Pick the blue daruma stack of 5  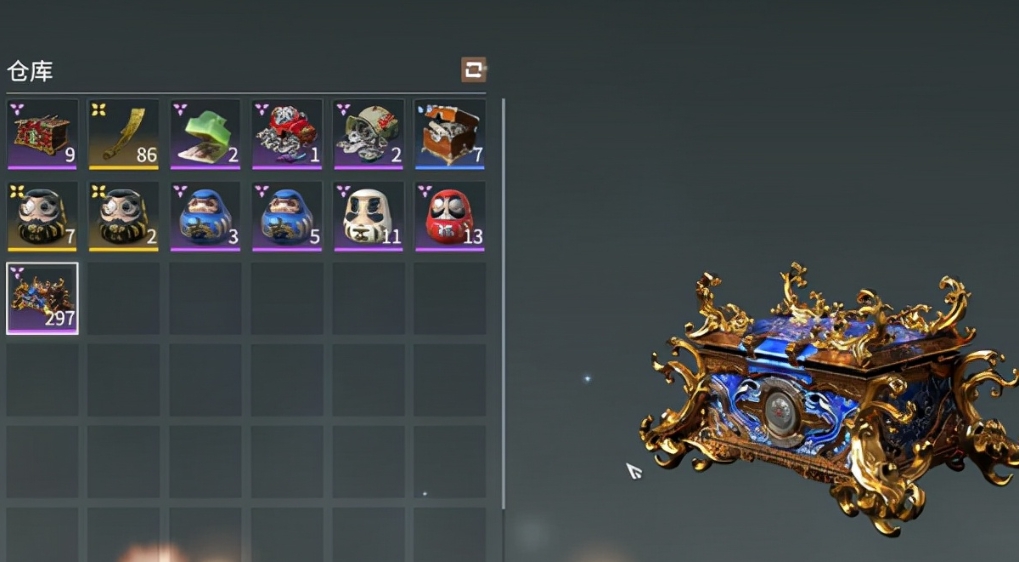287,215
